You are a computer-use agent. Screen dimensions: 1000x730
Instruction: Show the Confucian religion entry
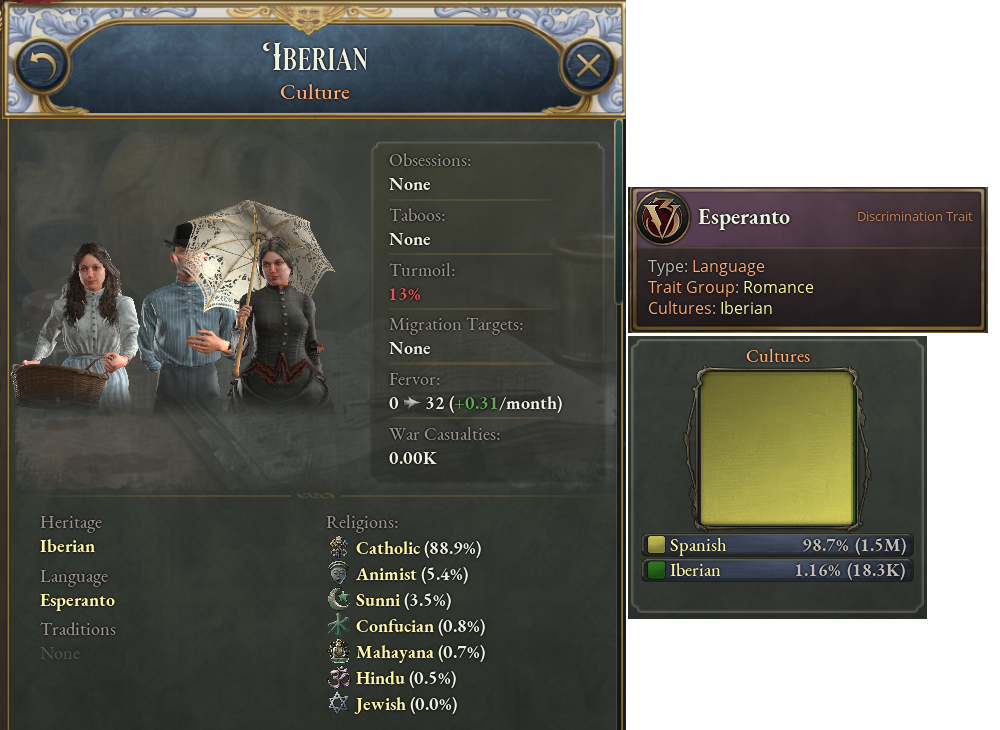coord(394,627)
